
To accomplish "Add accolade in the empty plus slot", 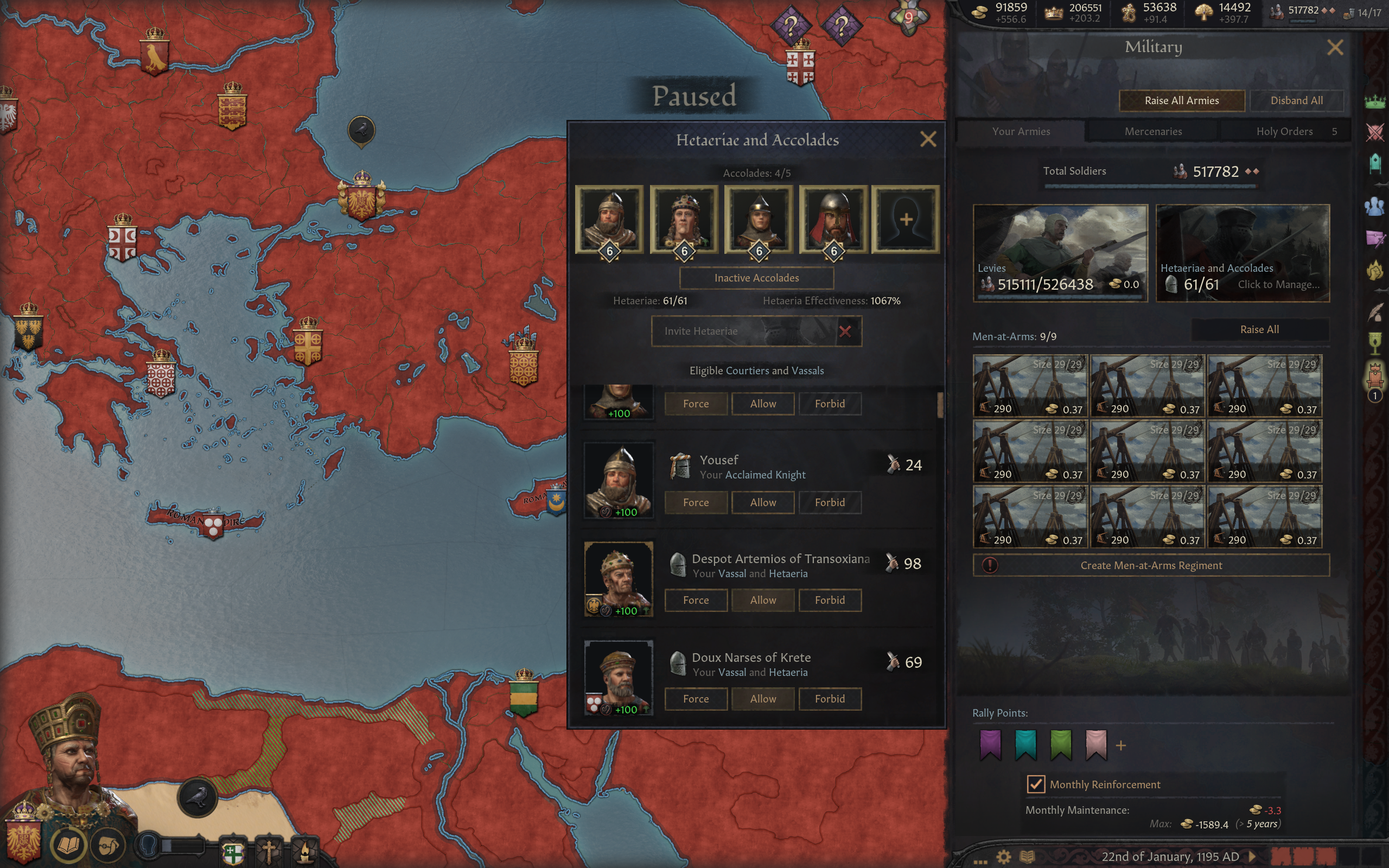I will (905, 219).
